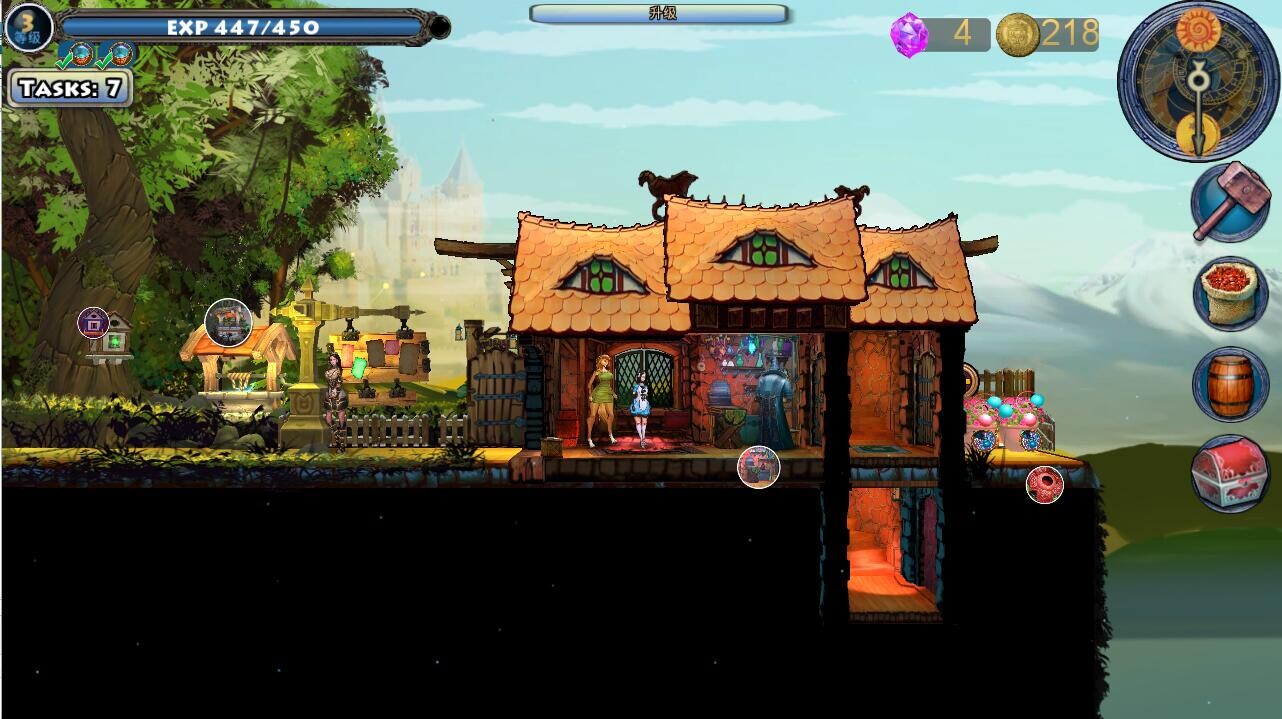Open the day-night clock dial
The width and height of the screenshot is (1282, 719).
click(x=1197, y=81)
